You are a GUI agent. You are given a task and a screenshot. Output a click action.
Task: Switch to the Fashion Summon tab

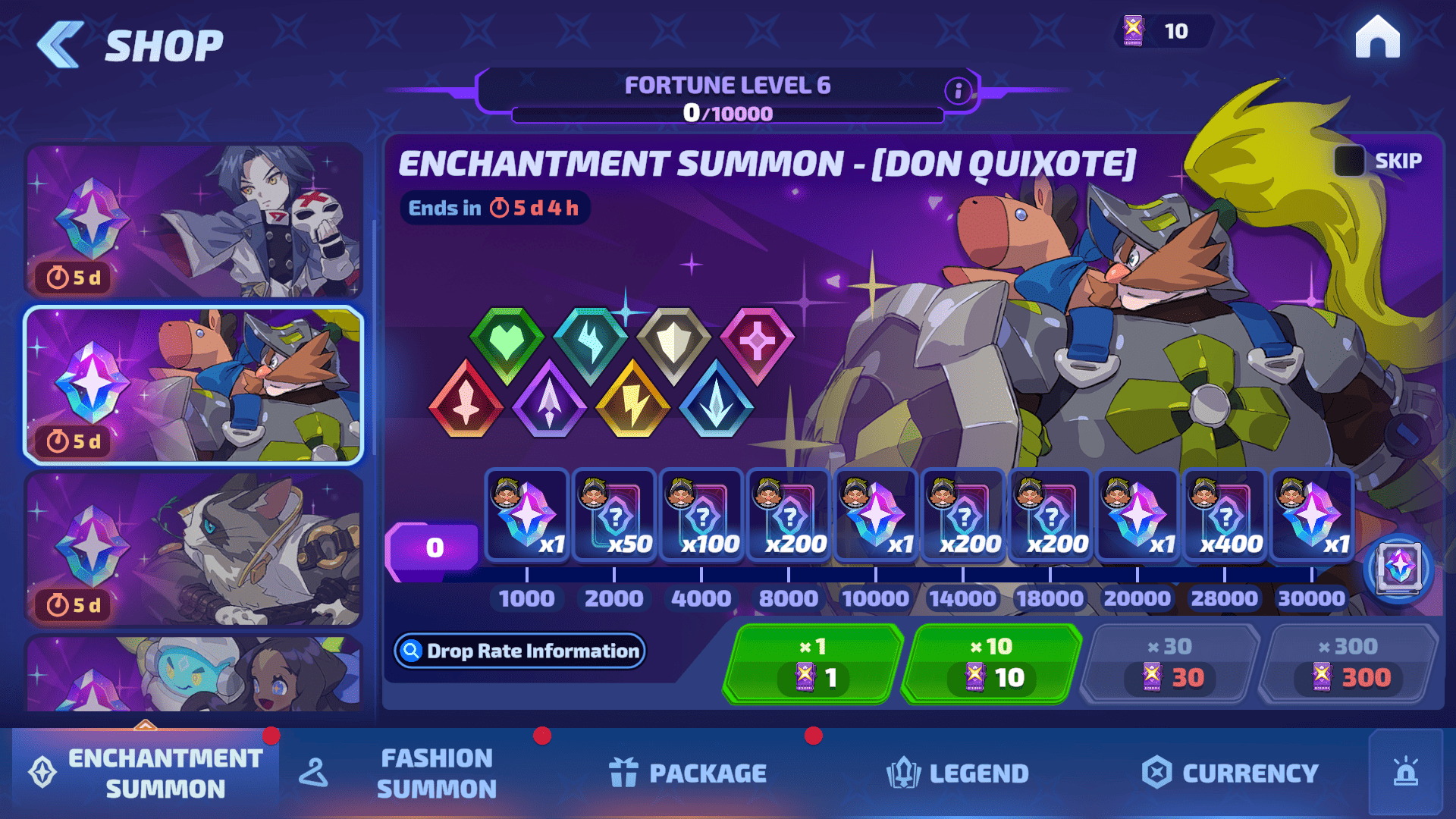(x=436, y=773)
